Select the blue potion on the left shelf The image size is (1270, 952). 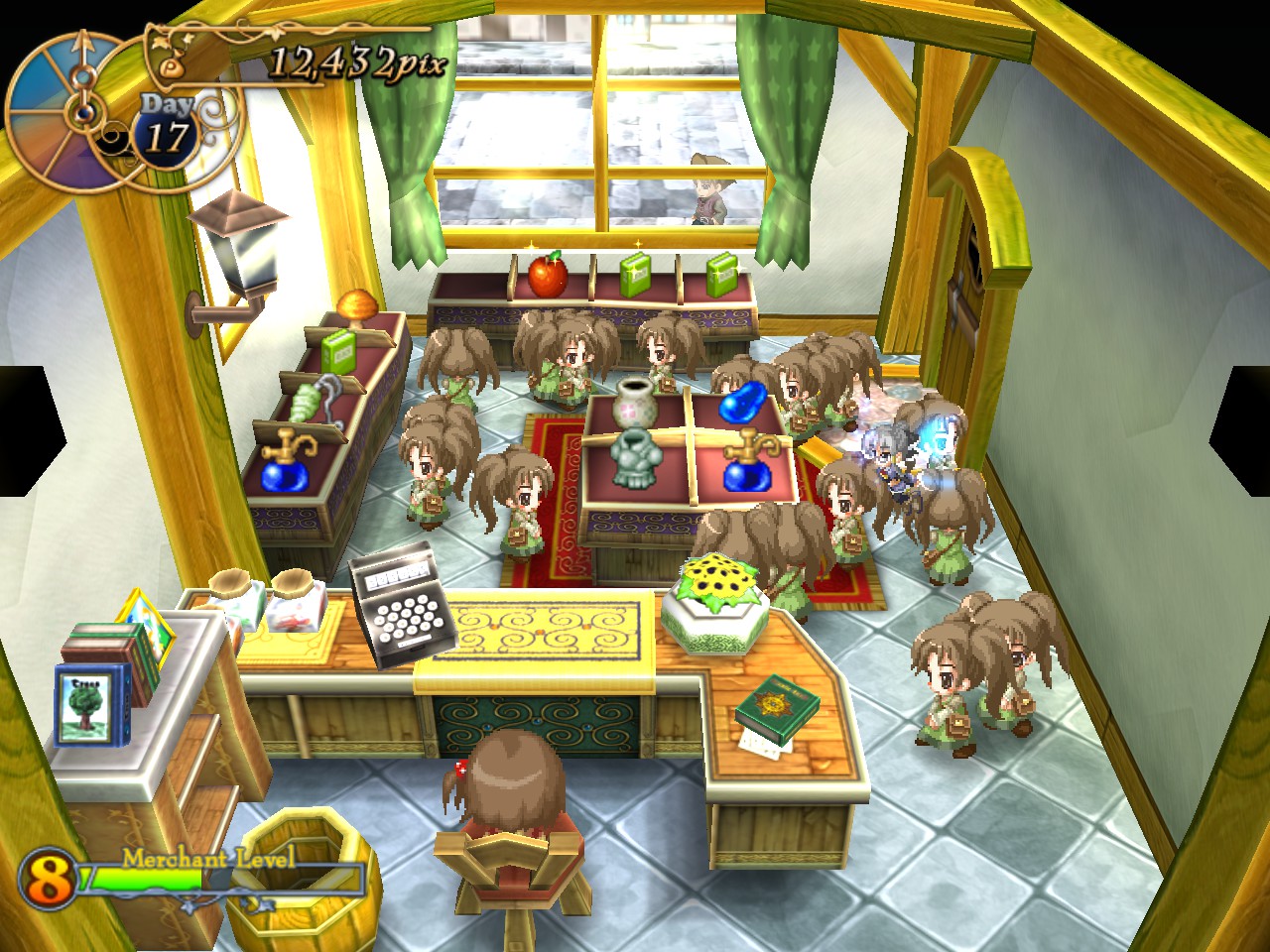click(283, 476)
